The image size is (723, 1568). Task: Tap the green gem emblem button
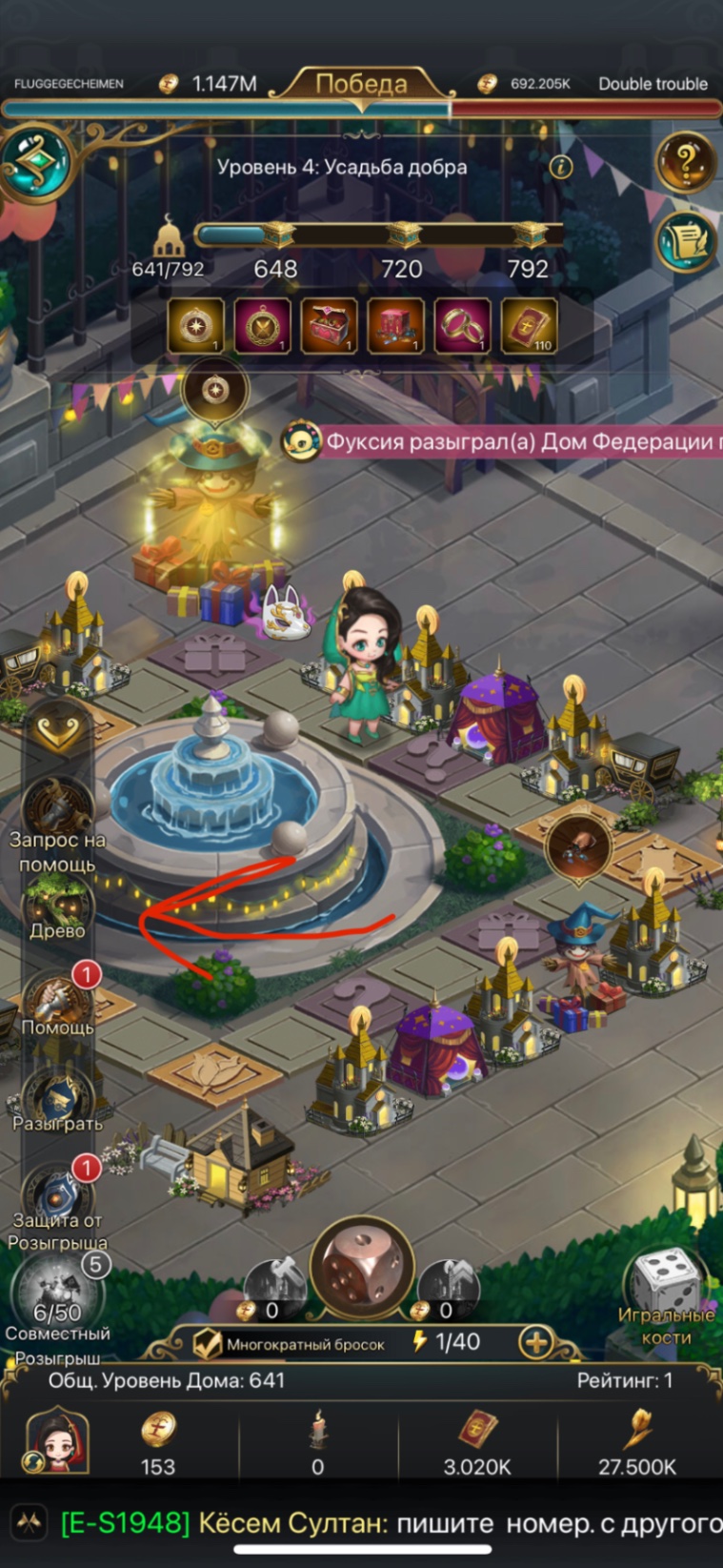click(36, 164)
